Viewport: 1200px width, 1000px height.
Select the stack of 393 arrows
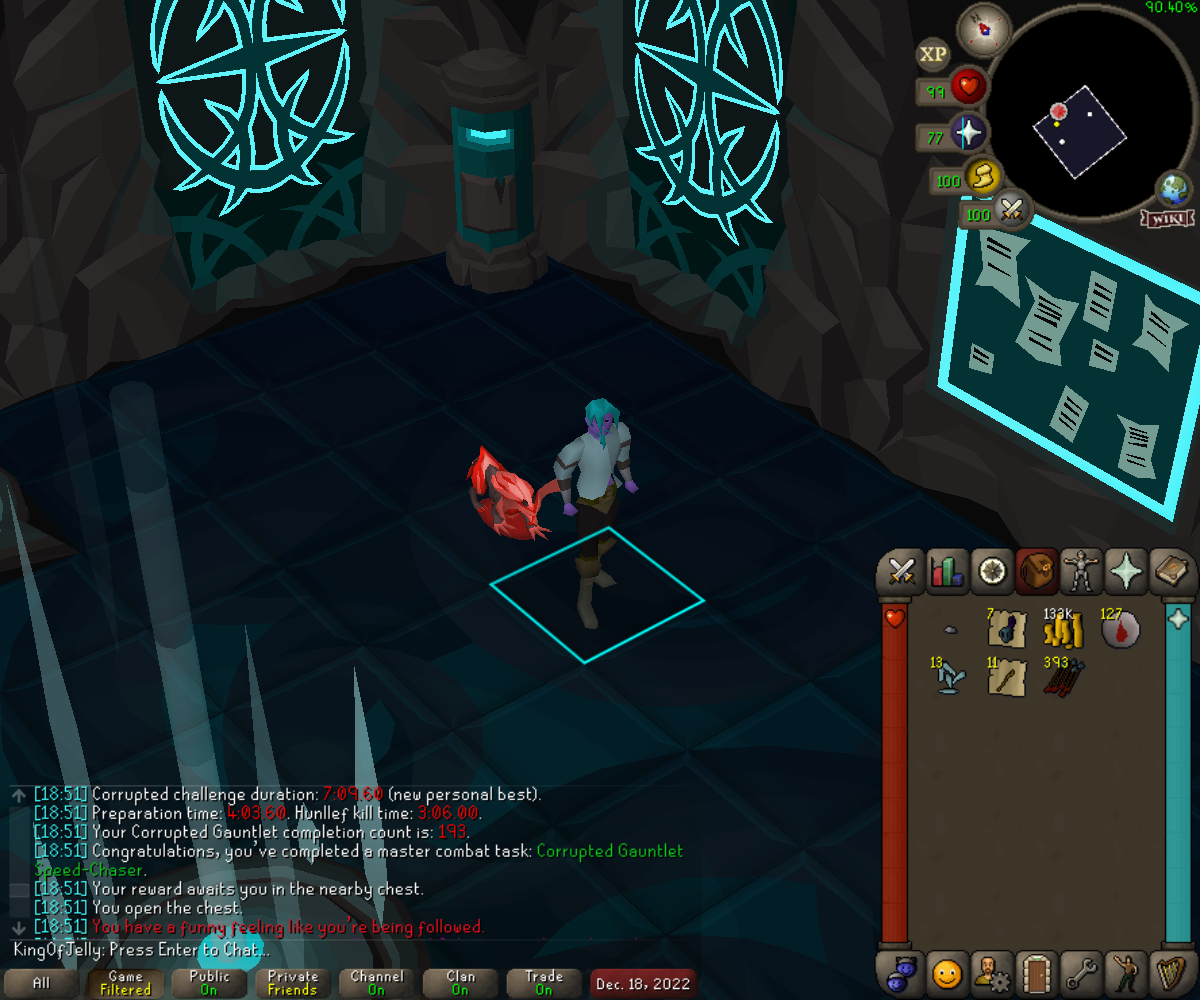(1063, 677)
